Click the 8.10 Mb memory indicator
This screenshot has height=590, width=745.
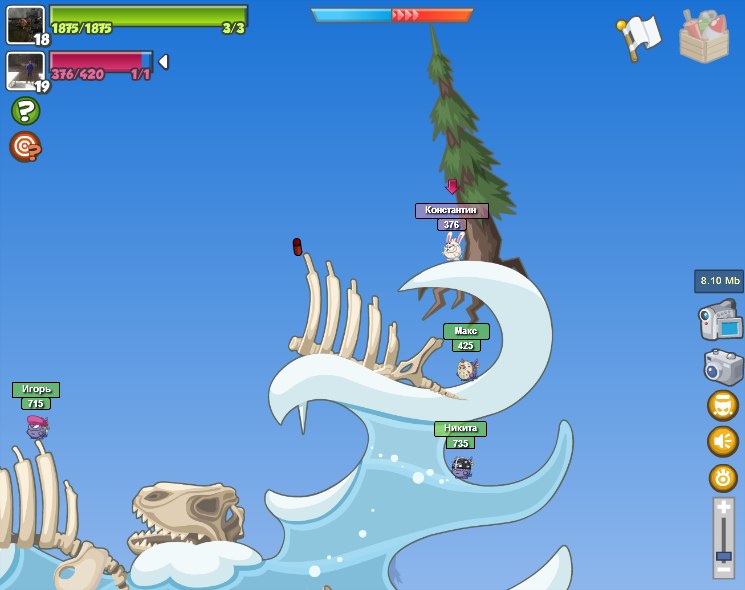point(719,281)
